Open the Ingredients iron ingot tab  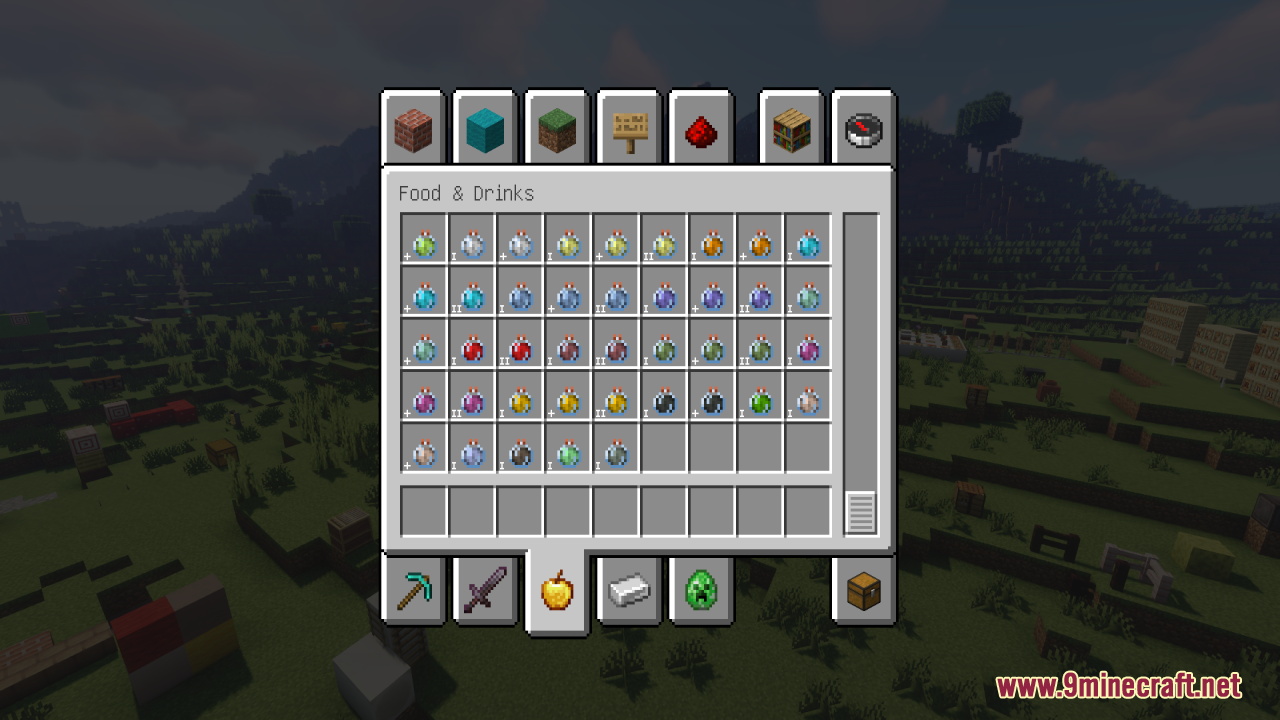629,592
